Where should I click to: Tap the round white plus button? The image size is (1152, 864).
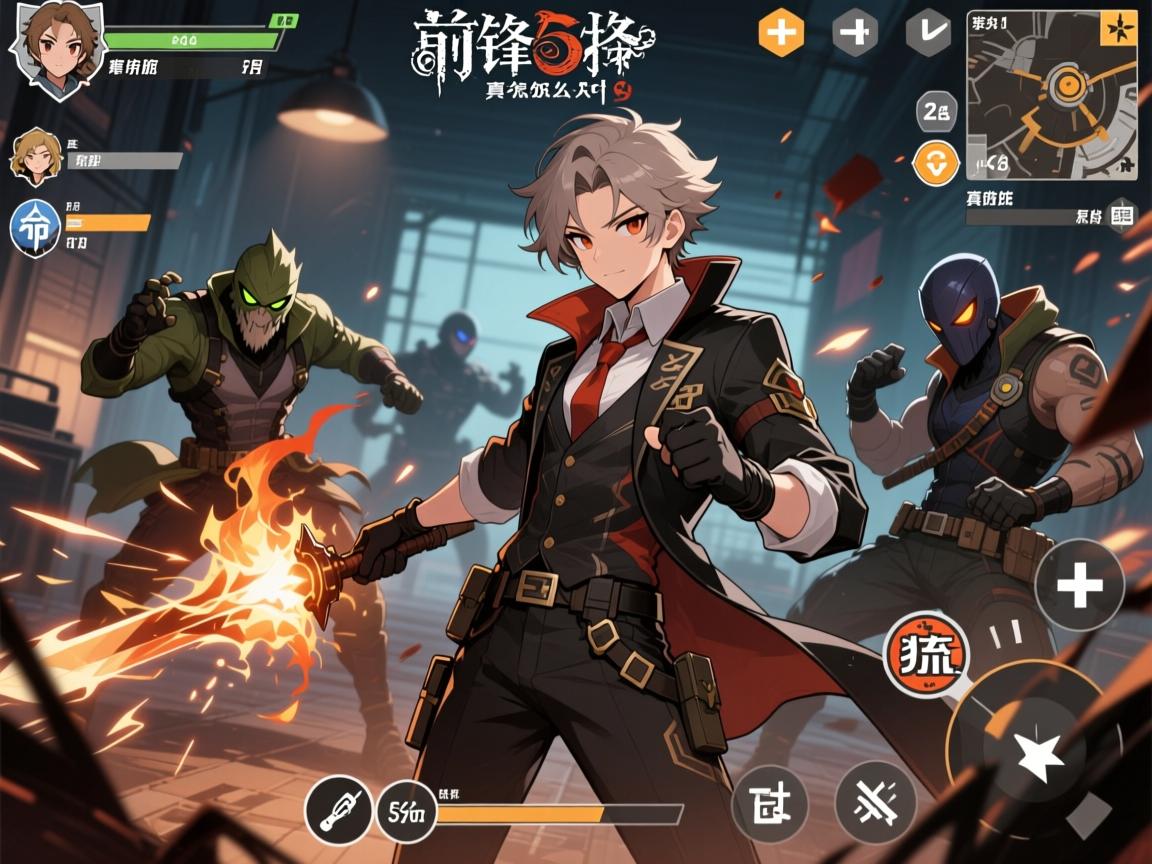[1079, 585]
